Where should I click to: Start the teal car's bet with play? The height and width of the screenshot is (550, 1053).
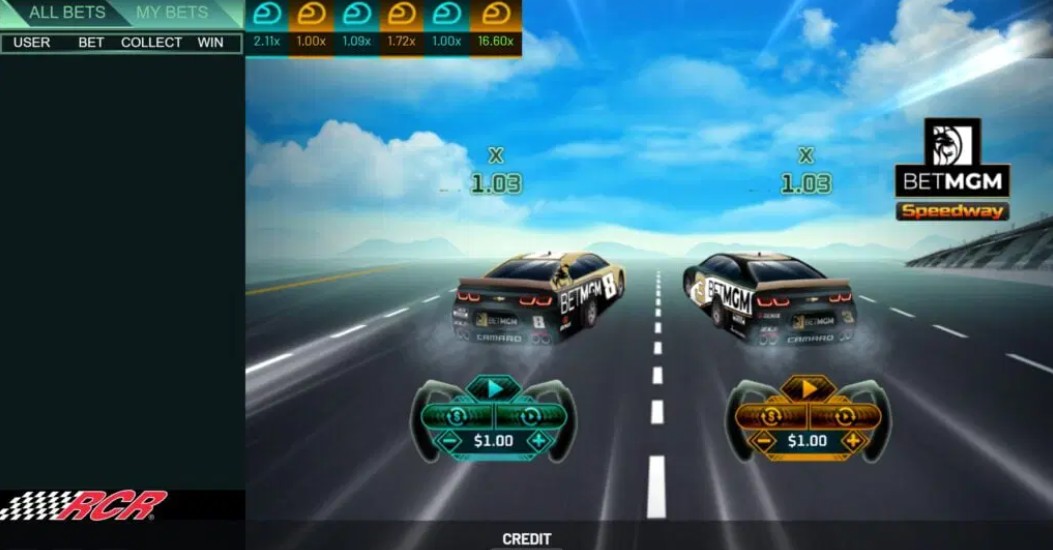(x=494, y=389)
